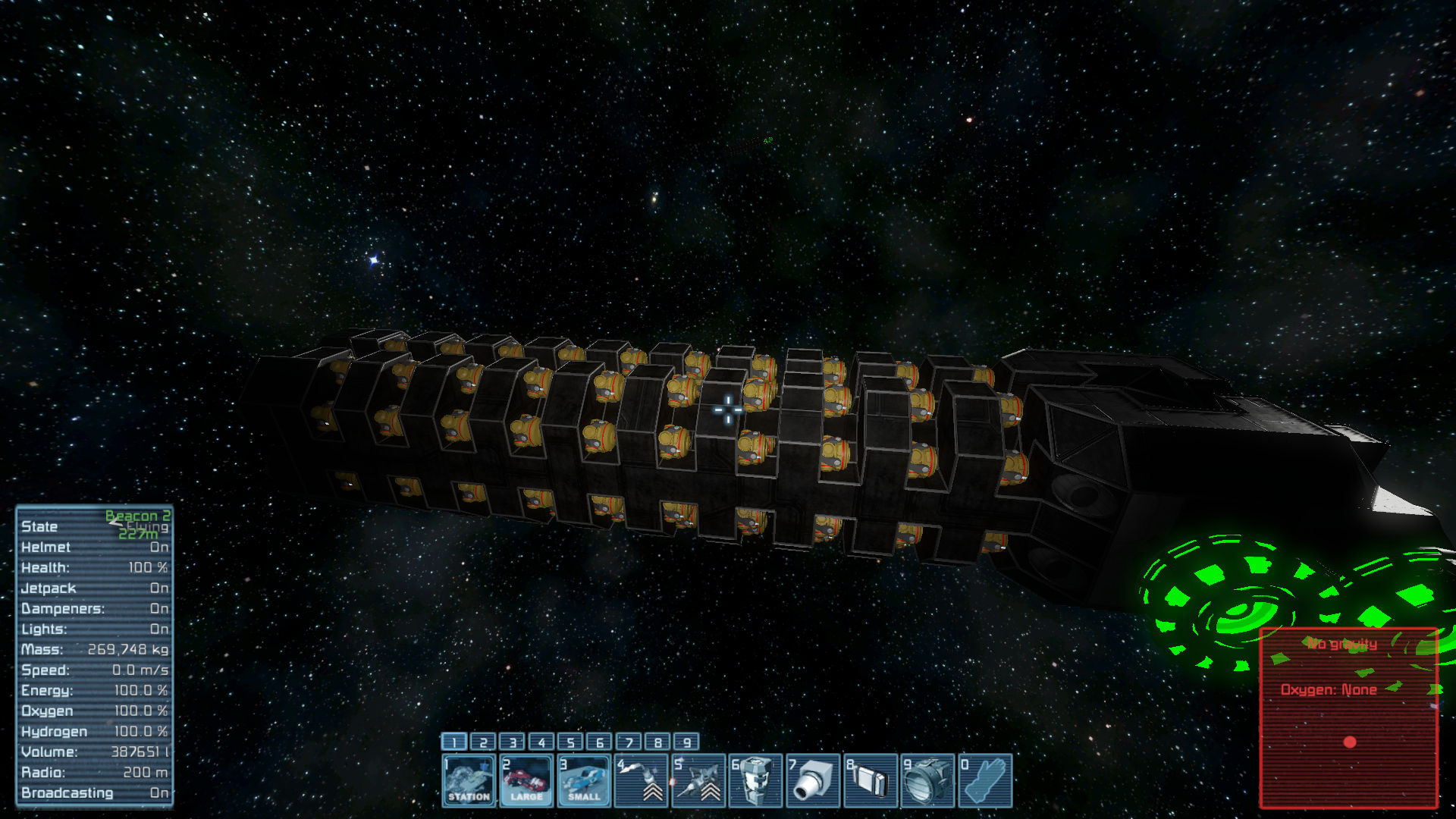Choose the Large ship toolbar slot
1456x819 pixels.
pyautogui.click(x=527, y=780)
